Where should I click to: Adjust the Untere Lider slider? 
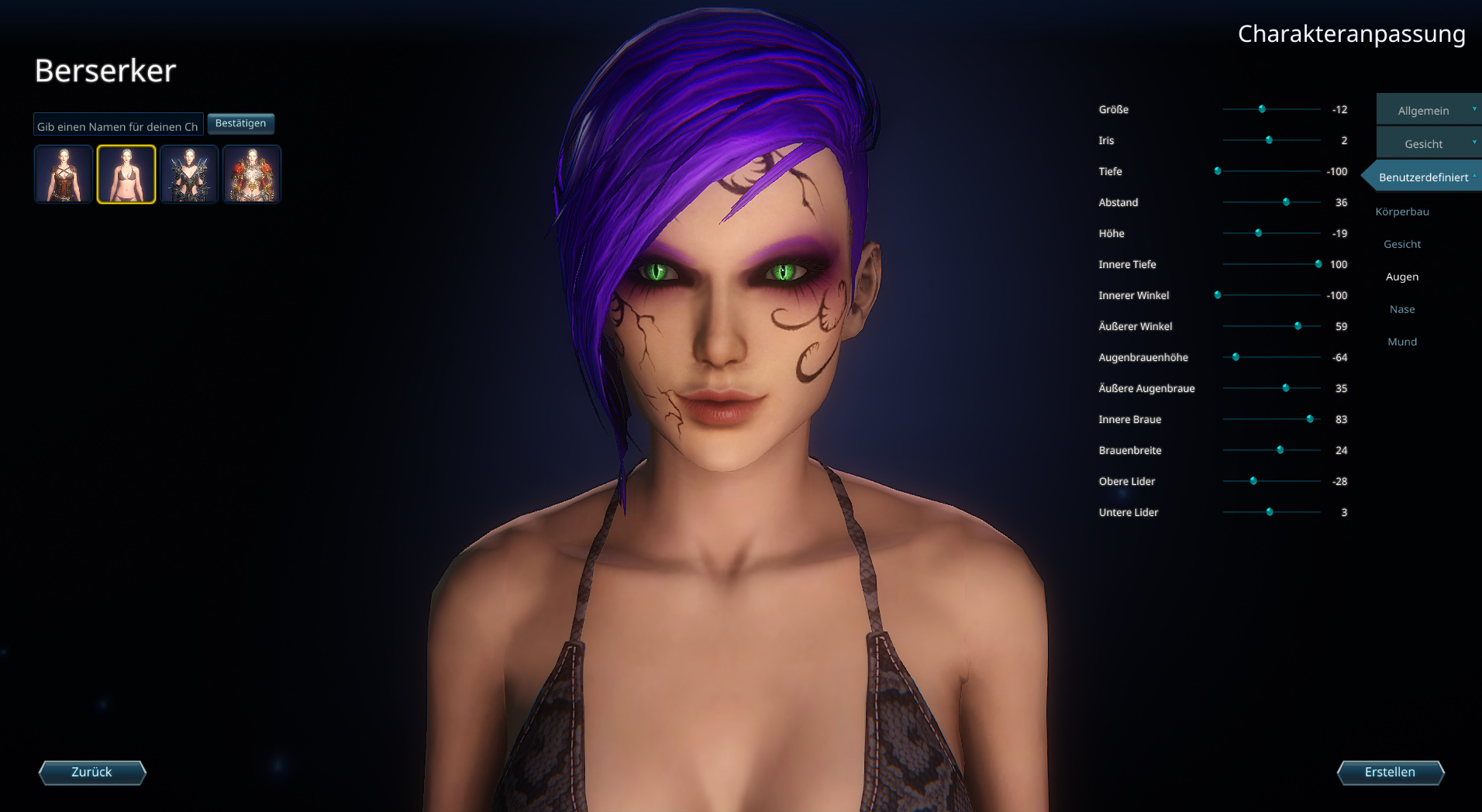click(1270, 512)
